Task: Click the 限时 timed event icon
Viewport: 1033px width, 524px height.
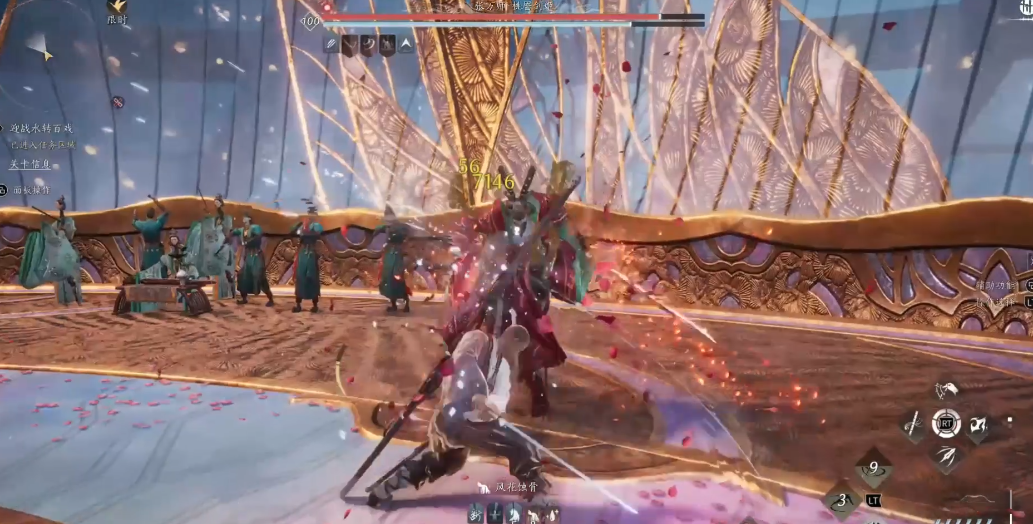Action: pyautogui.click(x=117, y=9)
